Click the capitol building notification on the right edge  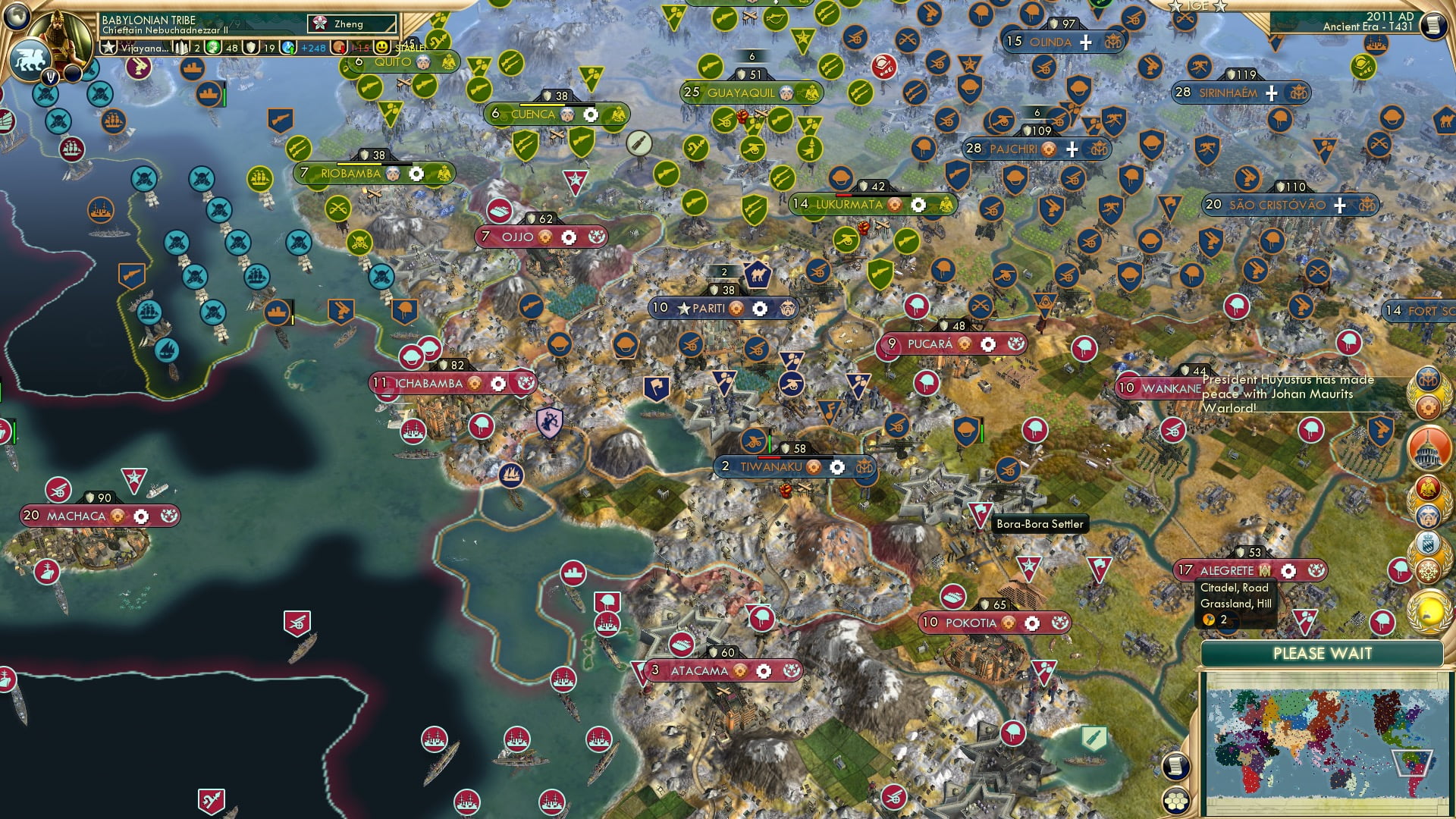pyautogui.click(x=1428, y=447)
